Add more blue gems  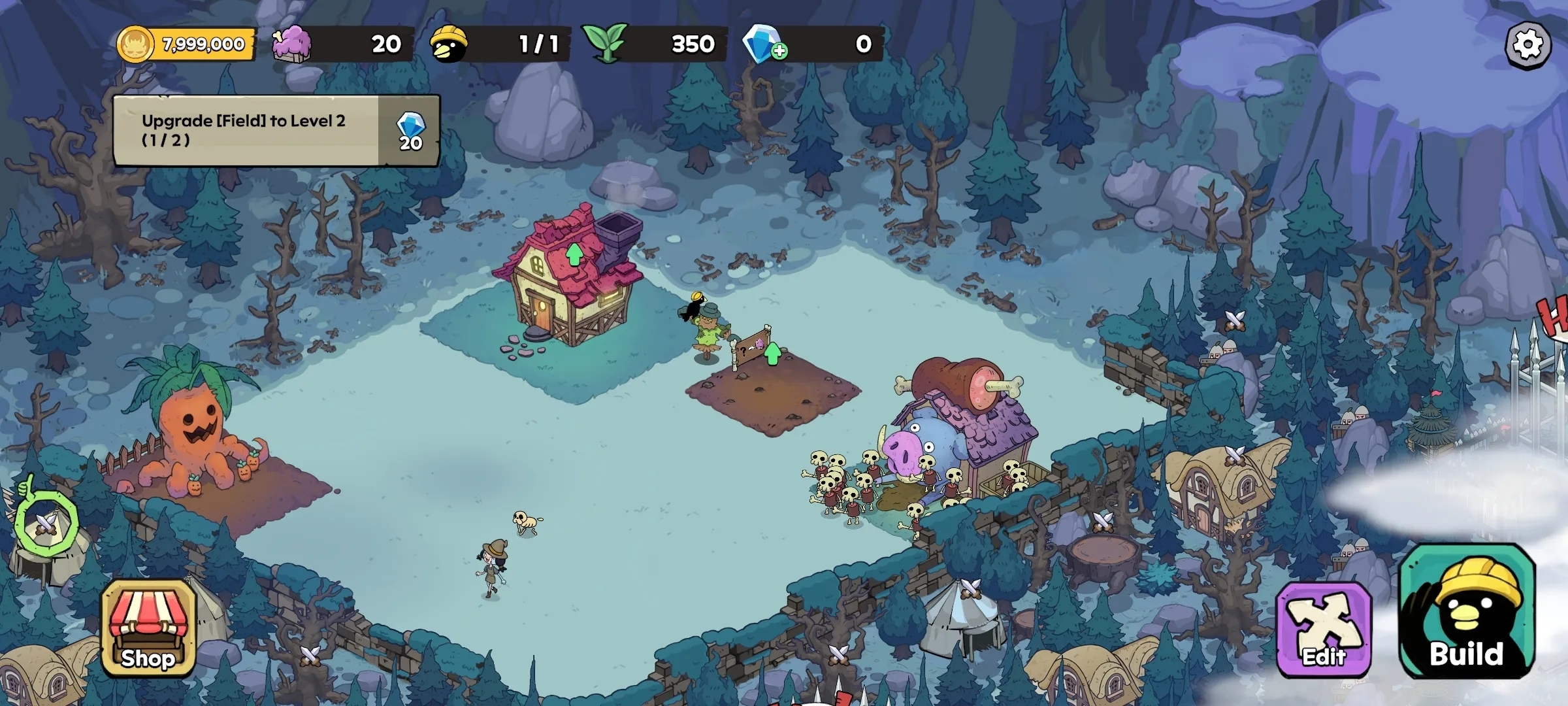click(779, 50)
